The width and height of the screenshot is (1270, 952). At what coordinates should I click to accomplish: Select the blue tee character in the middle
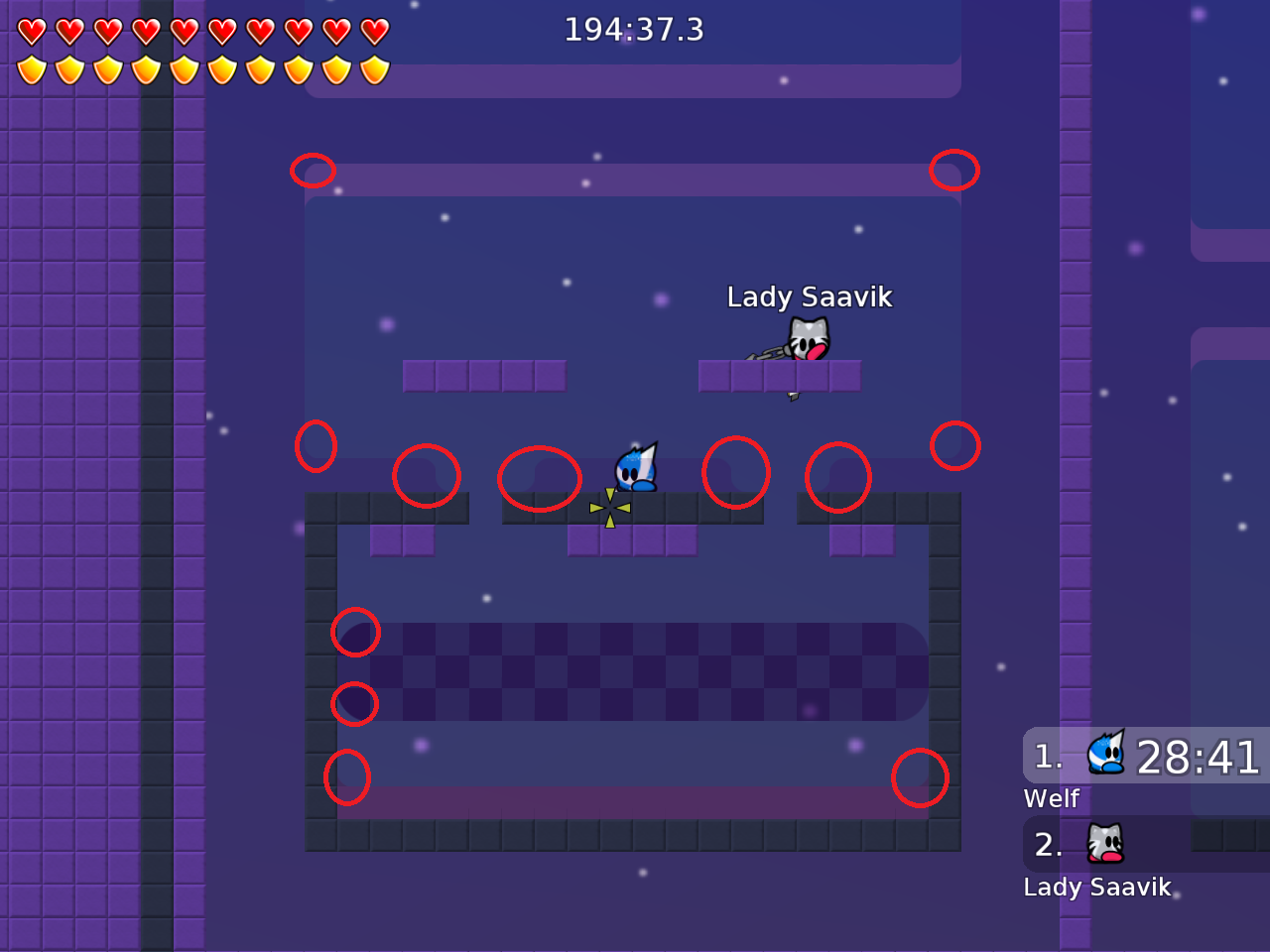[635, 468]
